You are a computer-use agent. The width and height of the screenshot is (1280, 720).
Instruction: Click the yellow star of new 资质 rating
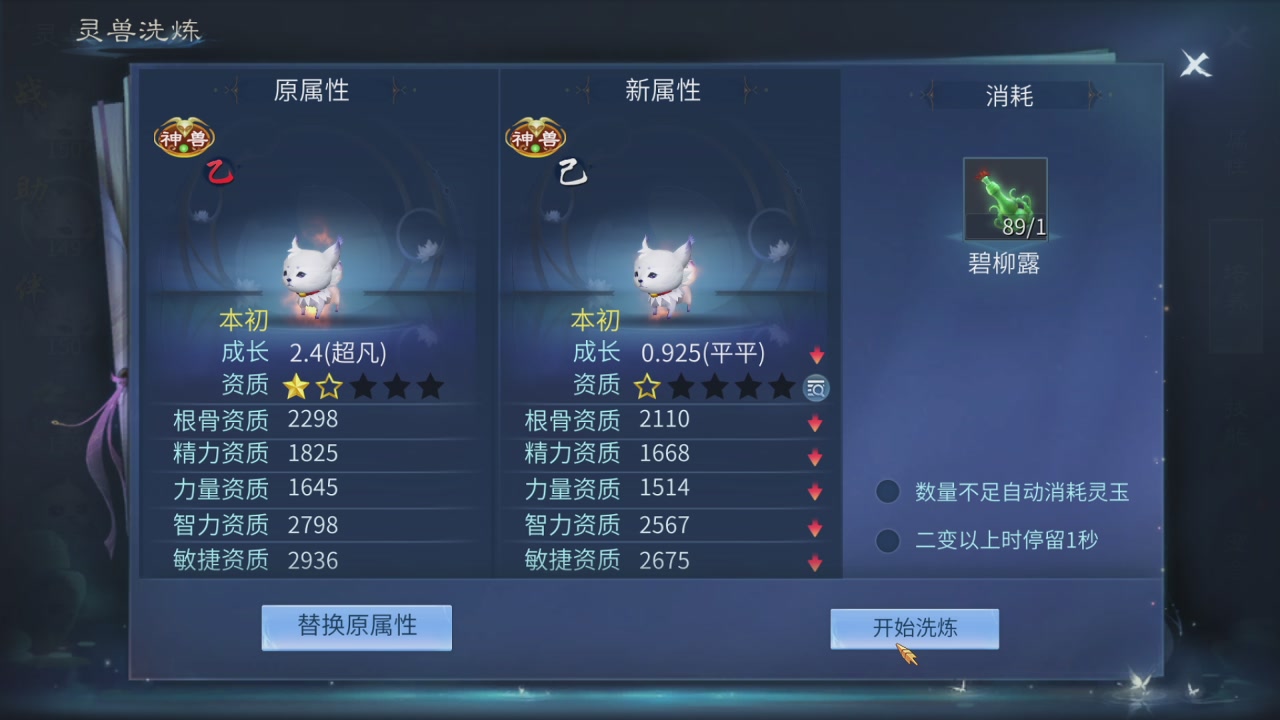648,385
